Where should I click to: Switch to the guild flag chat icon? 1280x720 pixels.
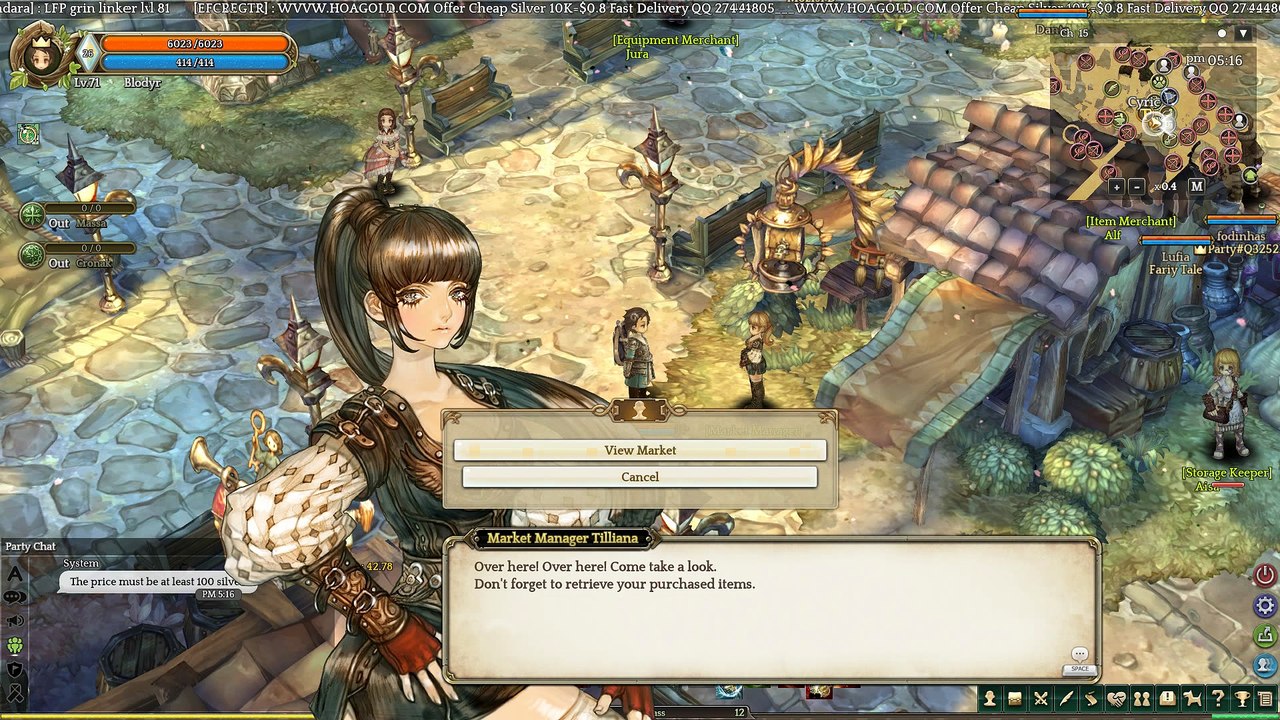tap(15, 670)
